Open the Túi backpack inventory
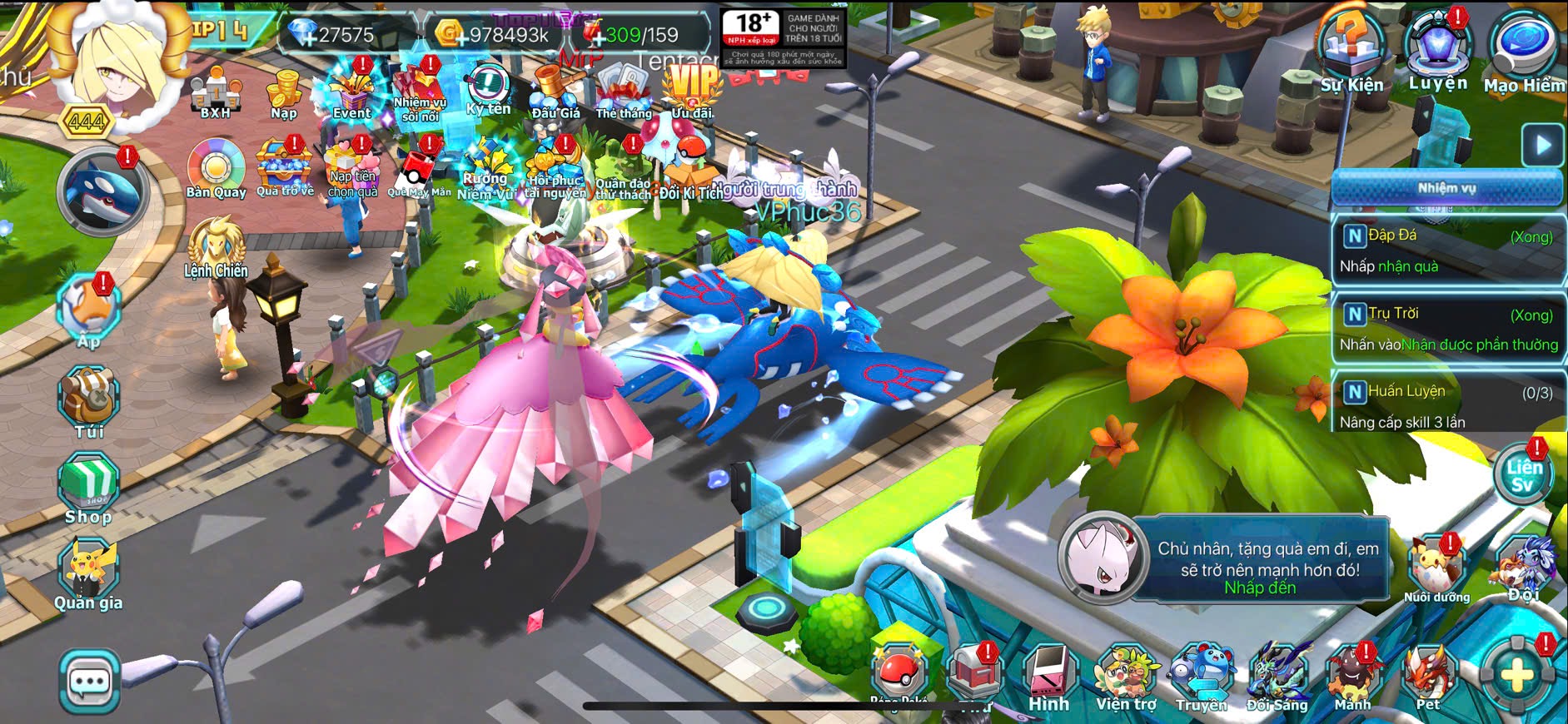This screenshot has height=724, width=1568. pyautogui.click(x=89, y=402)
